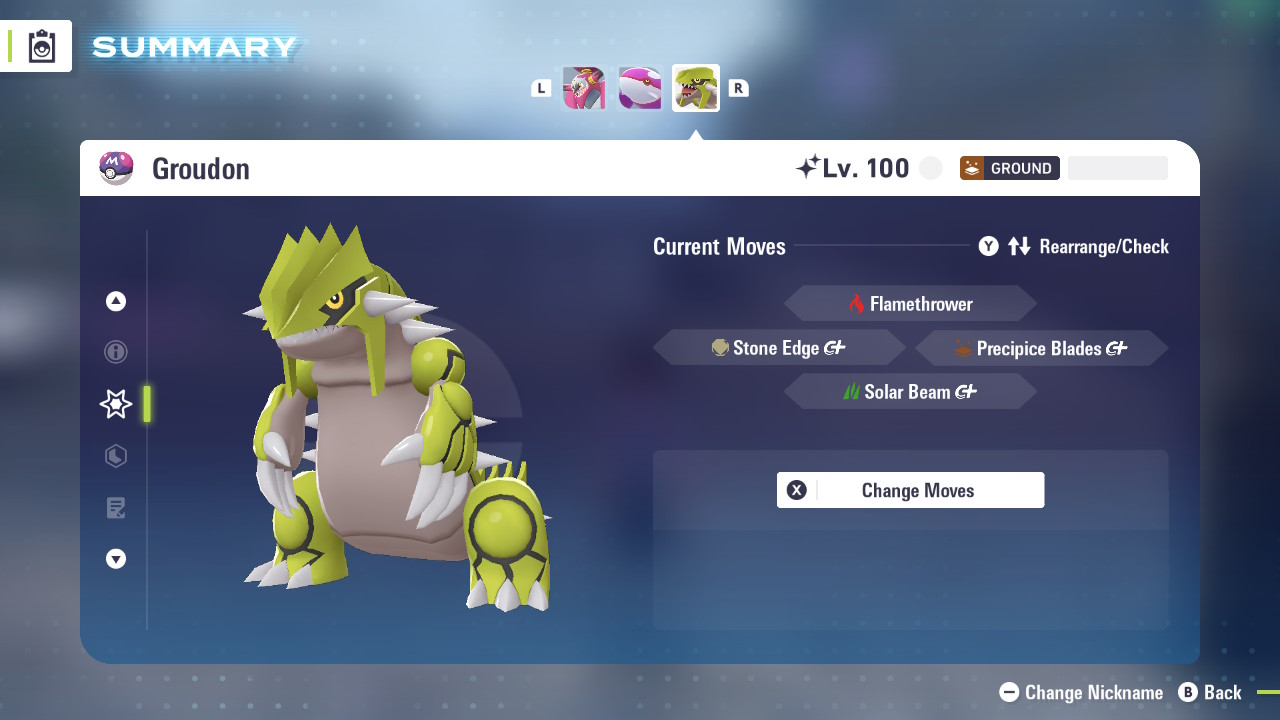Image resolution: width=1280 pixels, height=720 pixels.
Task: Click the rearrange arrows icon near Rearrange/Check
Action: point(1019,246)
